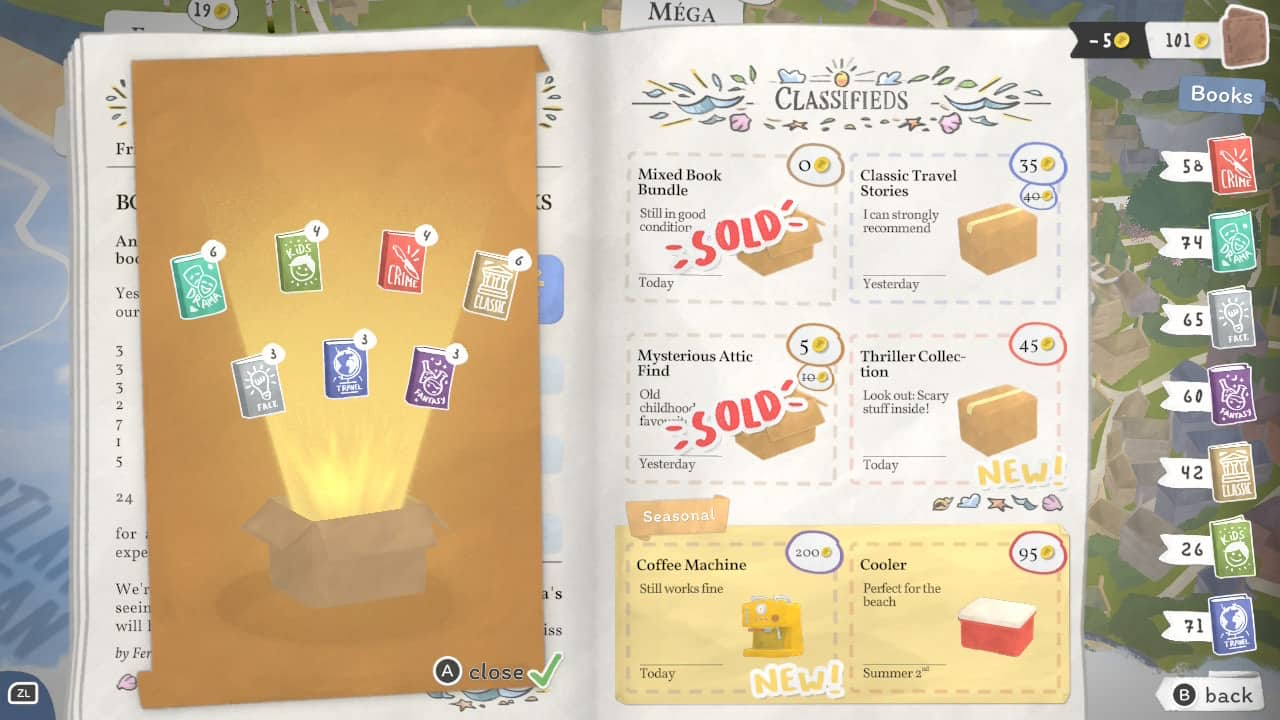Select the Facts books sidebar entry
The width and height of the screenshot is (1280, 720).
coord(1230,320)
